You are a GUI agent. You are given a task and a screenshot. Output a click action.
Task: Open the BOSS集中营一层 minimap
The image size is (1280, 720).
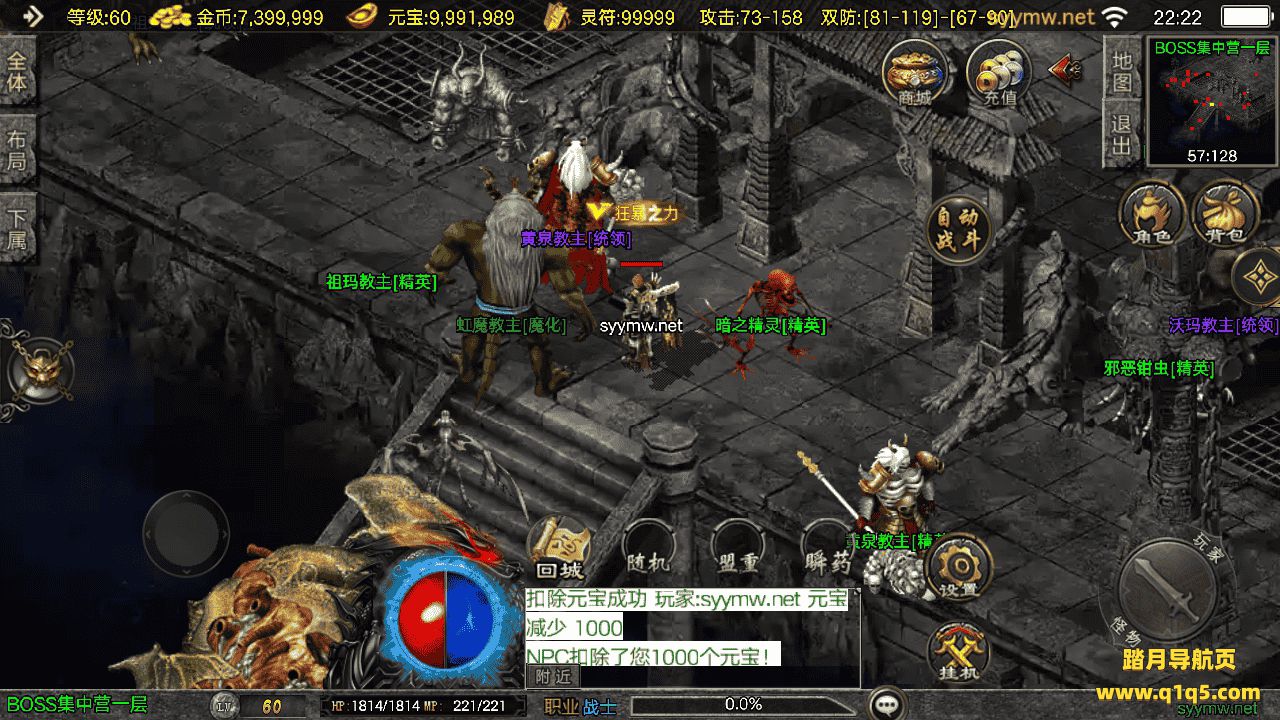tap(1211, 100)
